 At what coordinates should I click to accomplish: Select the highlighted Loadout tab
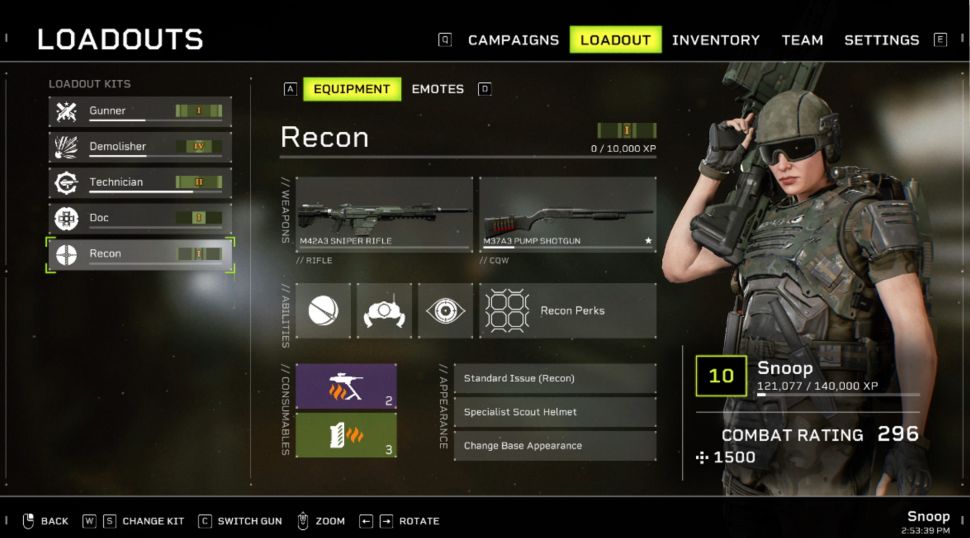coord(615,40)
